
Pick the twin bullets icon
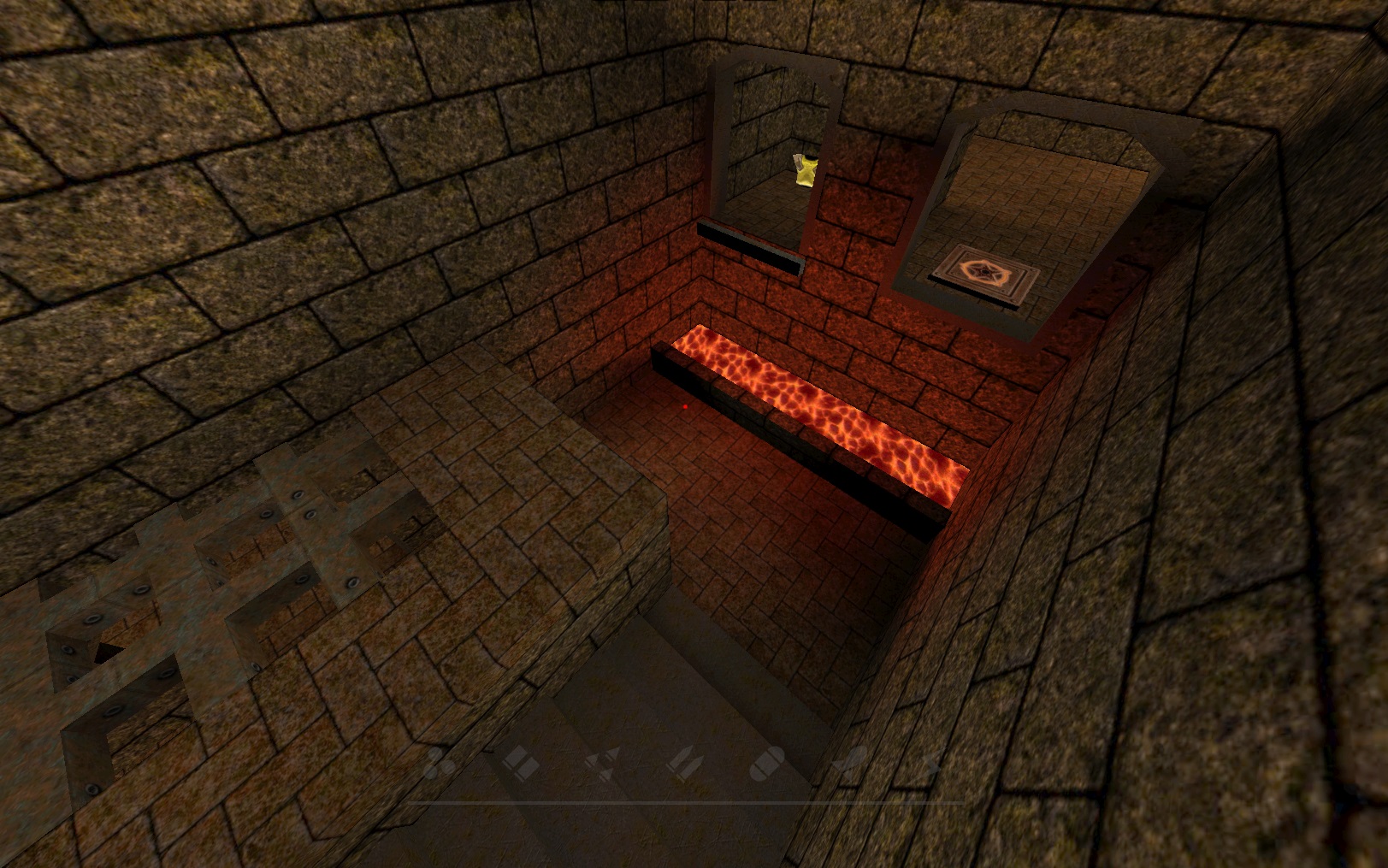point(684,760)
